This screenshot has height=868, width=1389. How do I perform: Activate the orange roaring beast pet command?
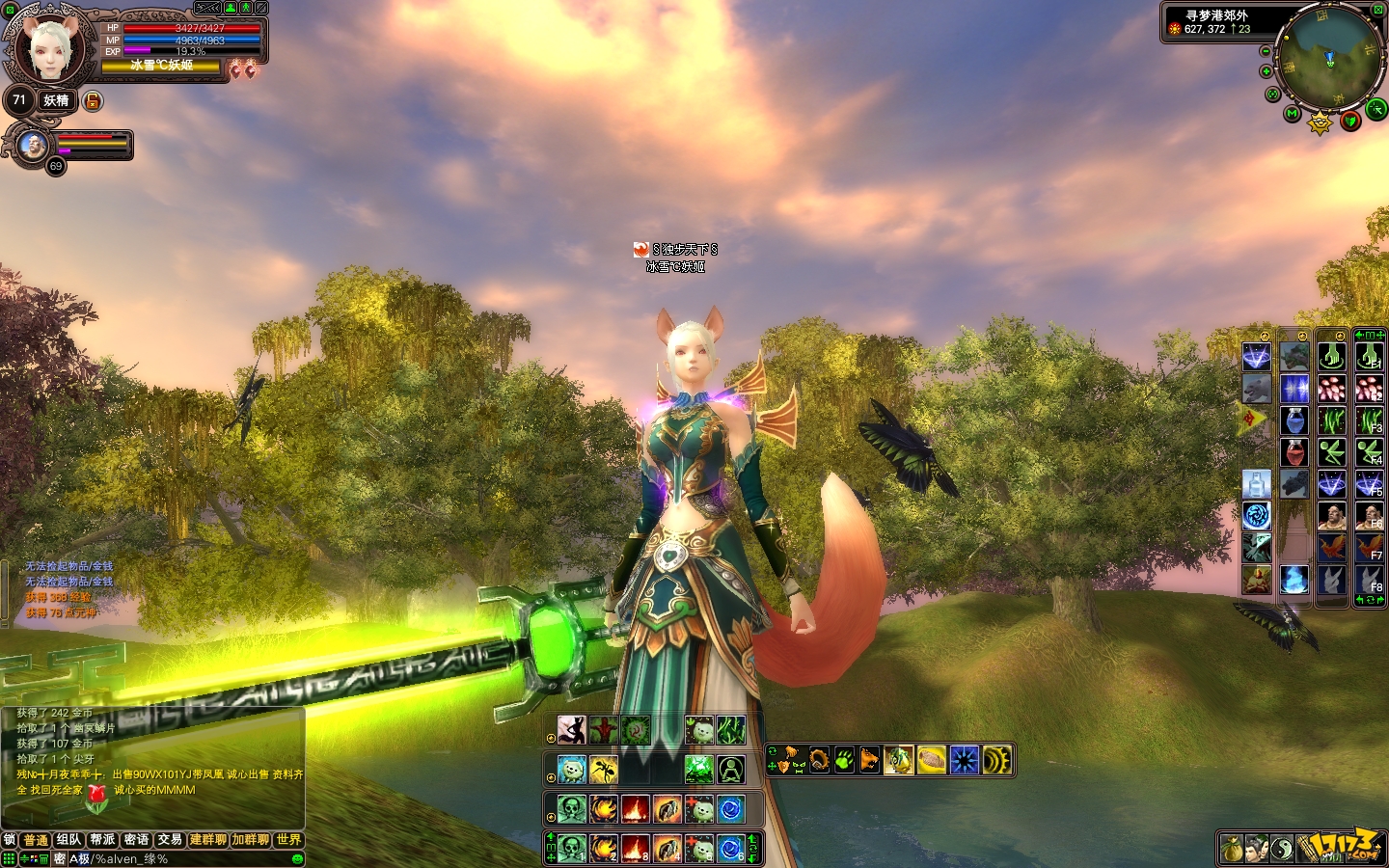click(869, 760)
